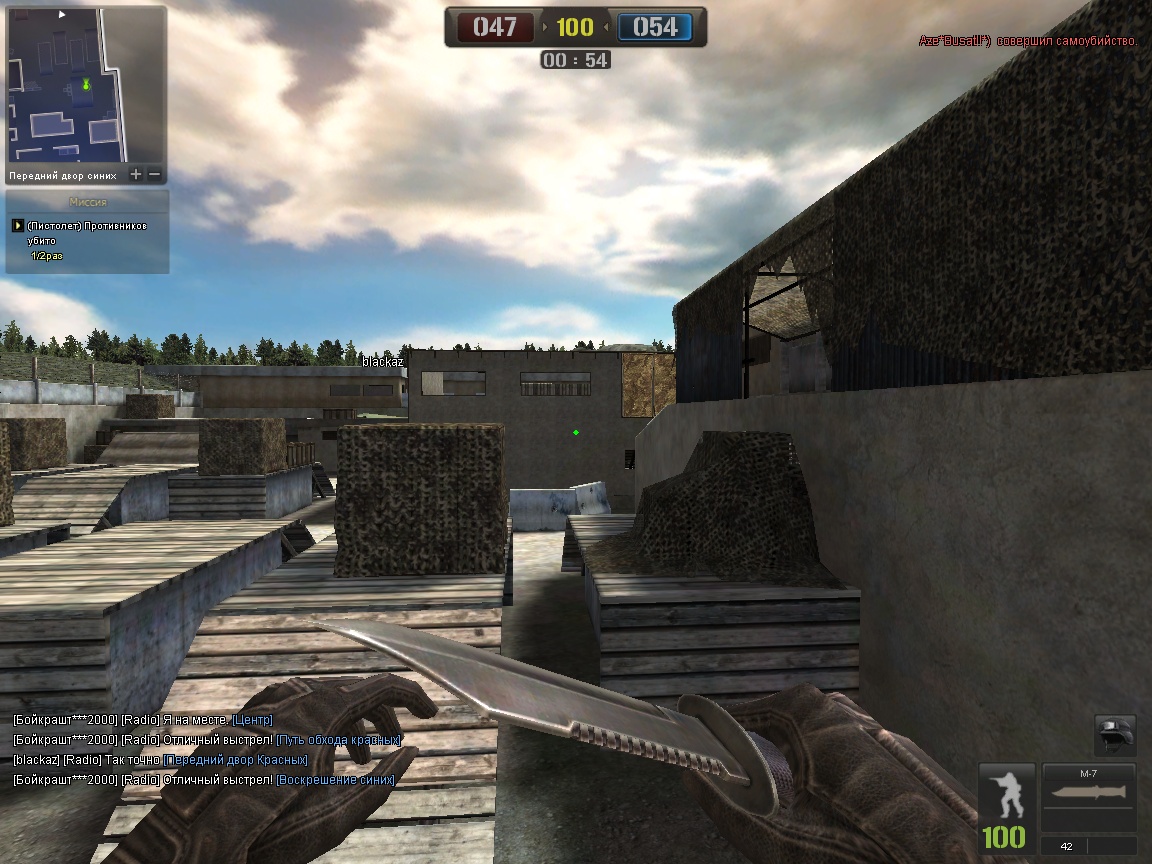Click the soldier stance icon
The height and width of the screenshot is (864, 1152).
(1006, 794)
